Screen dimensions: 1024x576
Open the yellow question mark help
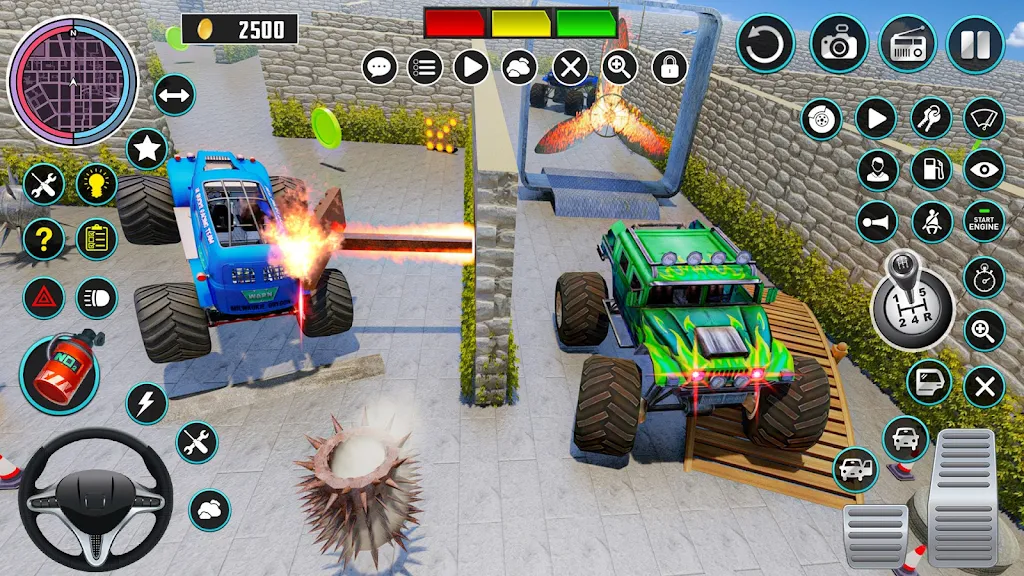[43, 239]
